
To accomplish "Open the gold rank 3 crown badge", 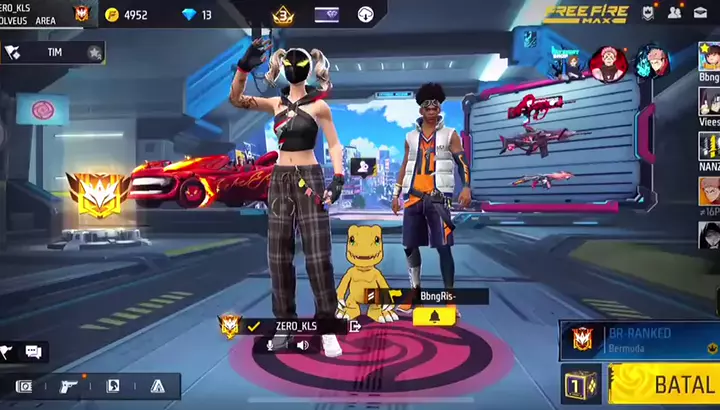I will point(283,15).
